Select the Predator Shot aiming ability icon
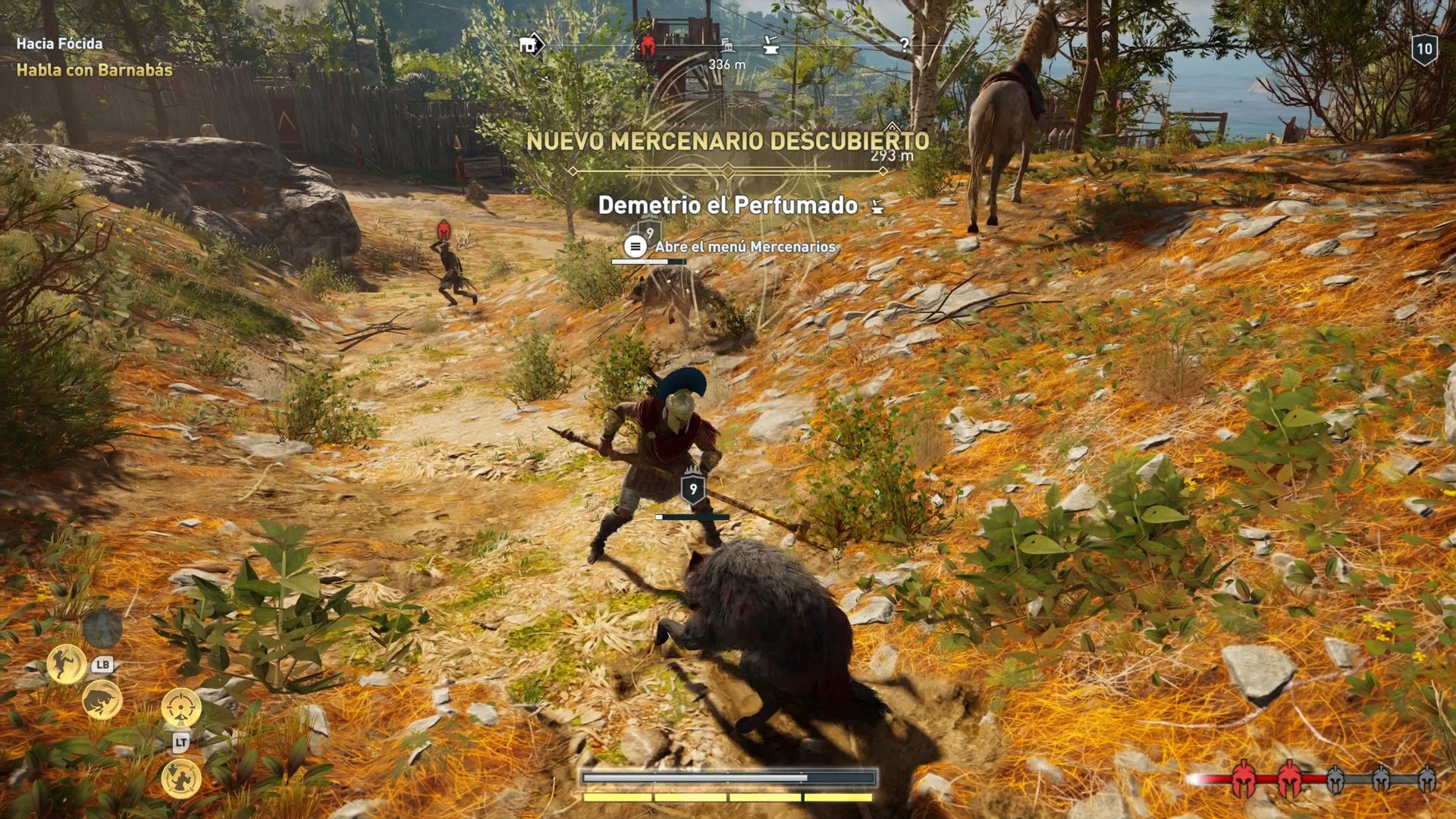 point(180,706)
